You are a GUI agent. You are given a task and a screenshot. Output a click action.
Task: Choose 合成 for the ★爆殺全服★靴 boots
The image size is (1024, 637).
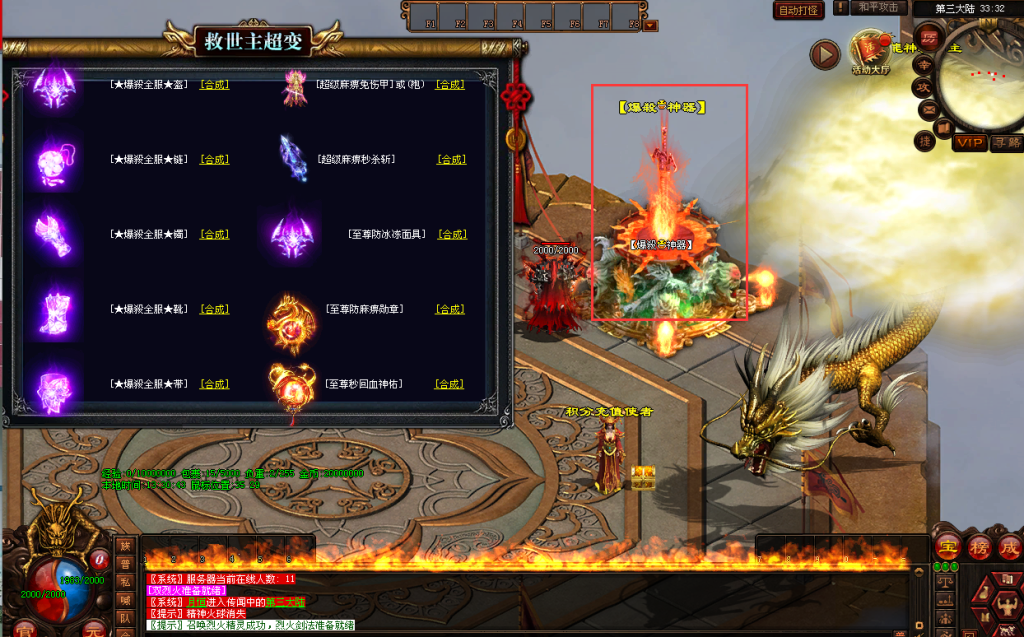pyautogui.click(x=214, y=309)
